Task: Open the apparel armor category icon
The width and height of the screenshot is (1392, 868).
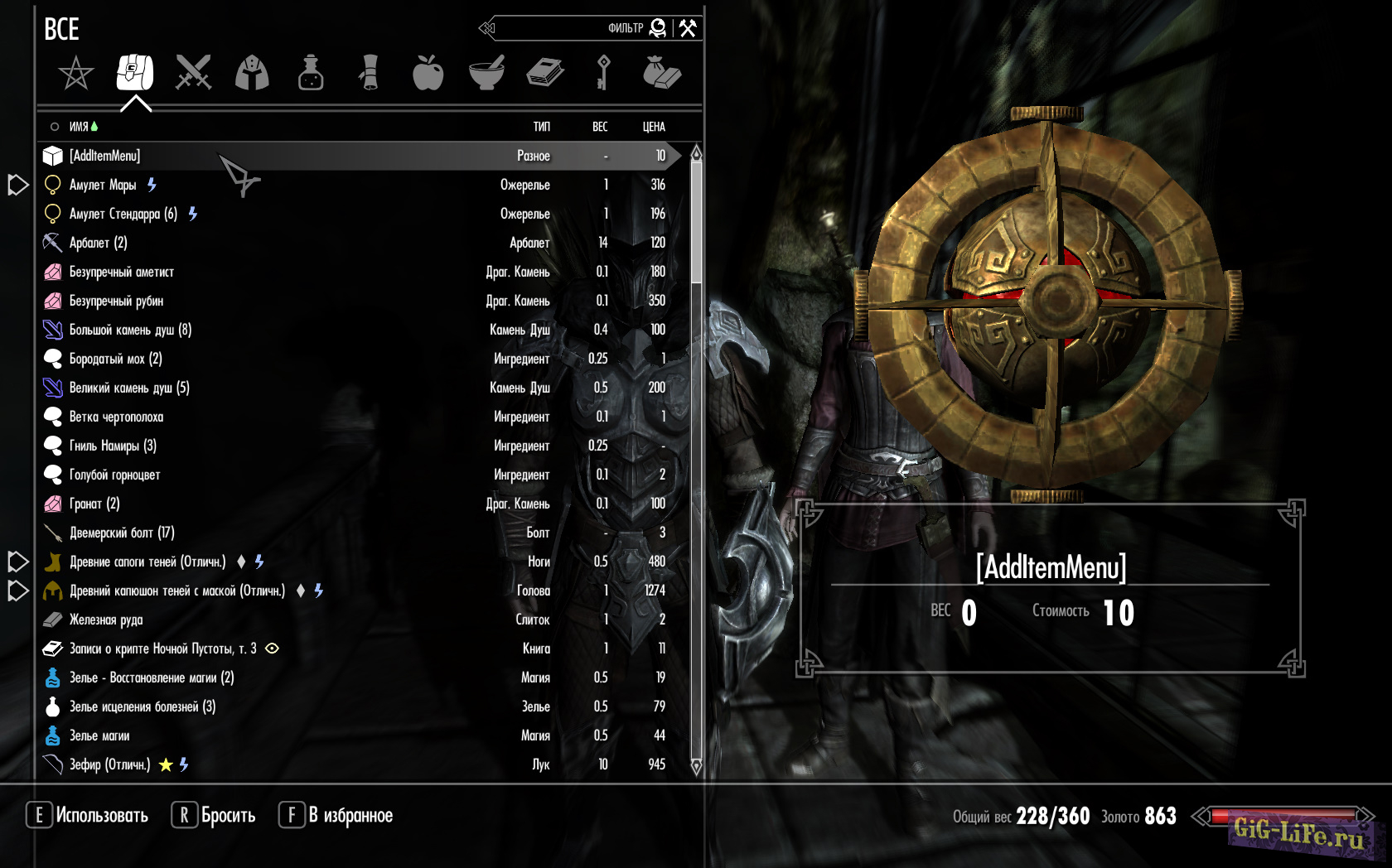Action: [x=252, y=74]
